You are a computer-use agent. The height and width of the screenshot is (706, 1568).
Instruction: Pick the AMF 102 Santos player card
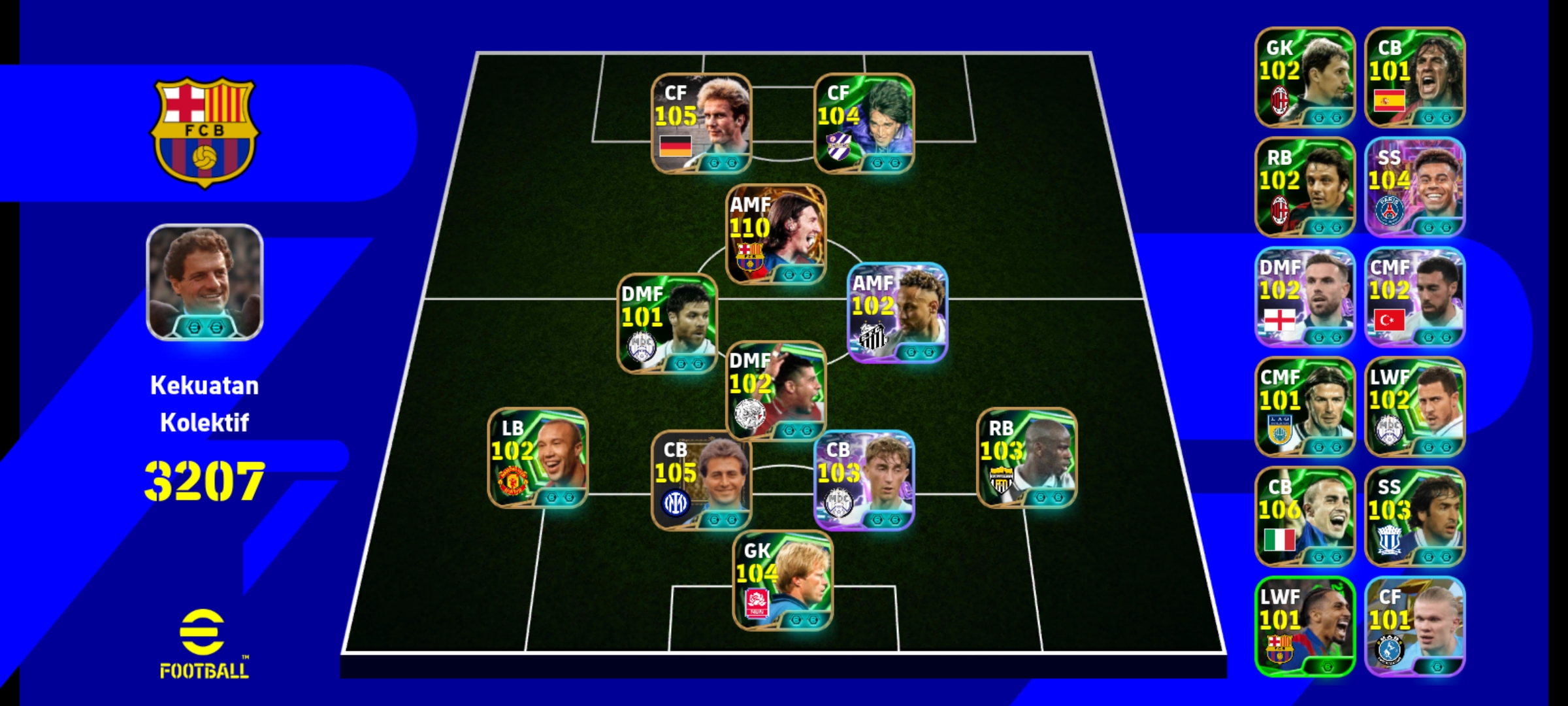coord(897,312)
